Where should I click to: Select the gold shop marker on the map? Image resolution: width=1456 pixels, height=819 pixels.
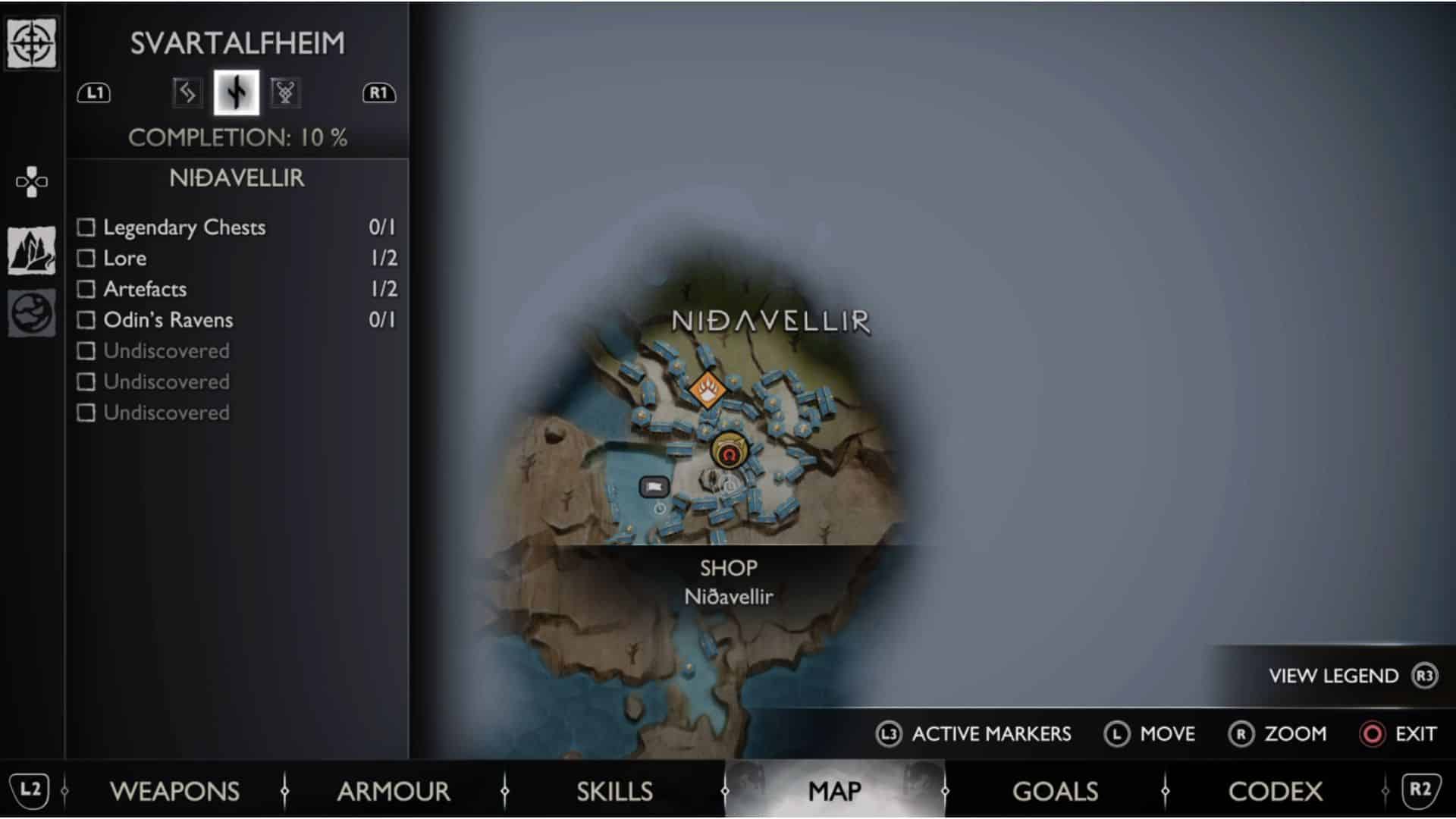pyautogui.click(x=730, y=453)
